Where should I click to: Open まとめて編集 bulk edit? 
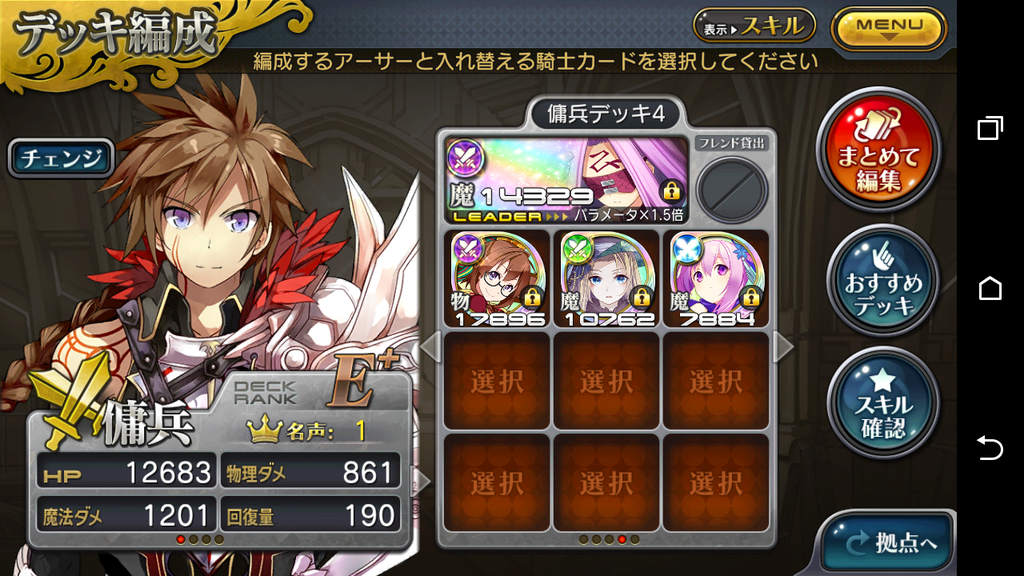tap(878, 150)
